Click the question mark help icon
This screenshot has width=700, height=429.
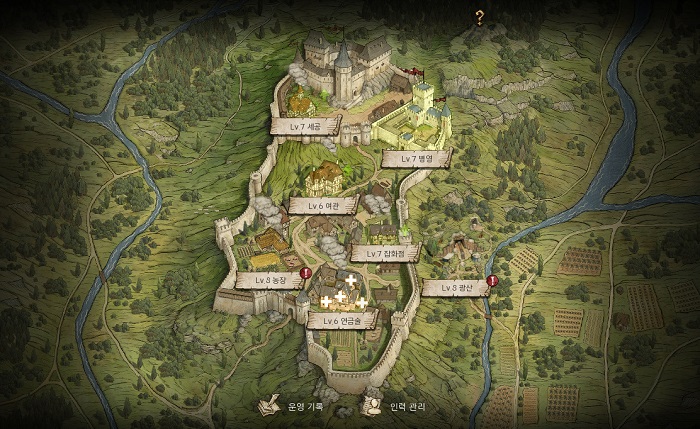tap(480, 16)
